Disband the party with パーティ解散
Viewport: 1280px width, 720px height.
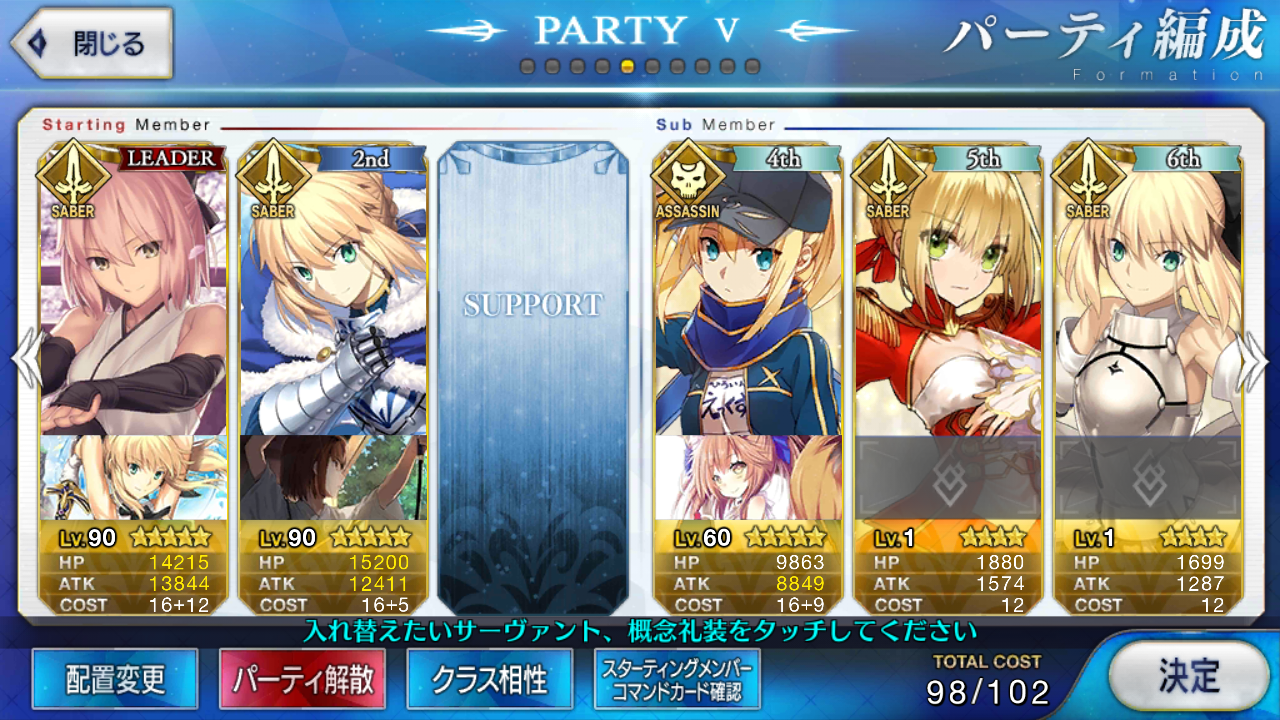pyautogui.click(x=303, y=680)
